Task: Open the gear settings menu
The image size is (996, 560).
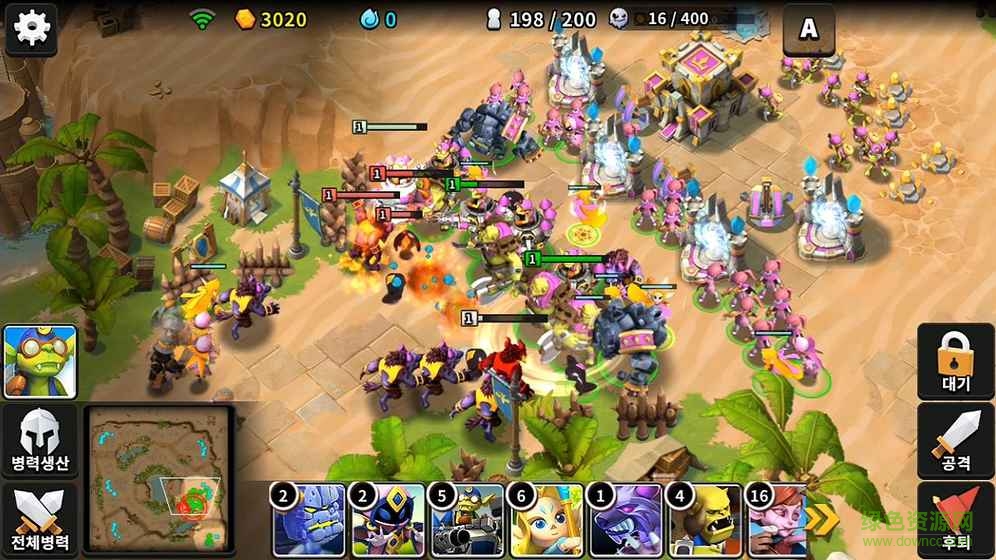Action: coord(31,27)
